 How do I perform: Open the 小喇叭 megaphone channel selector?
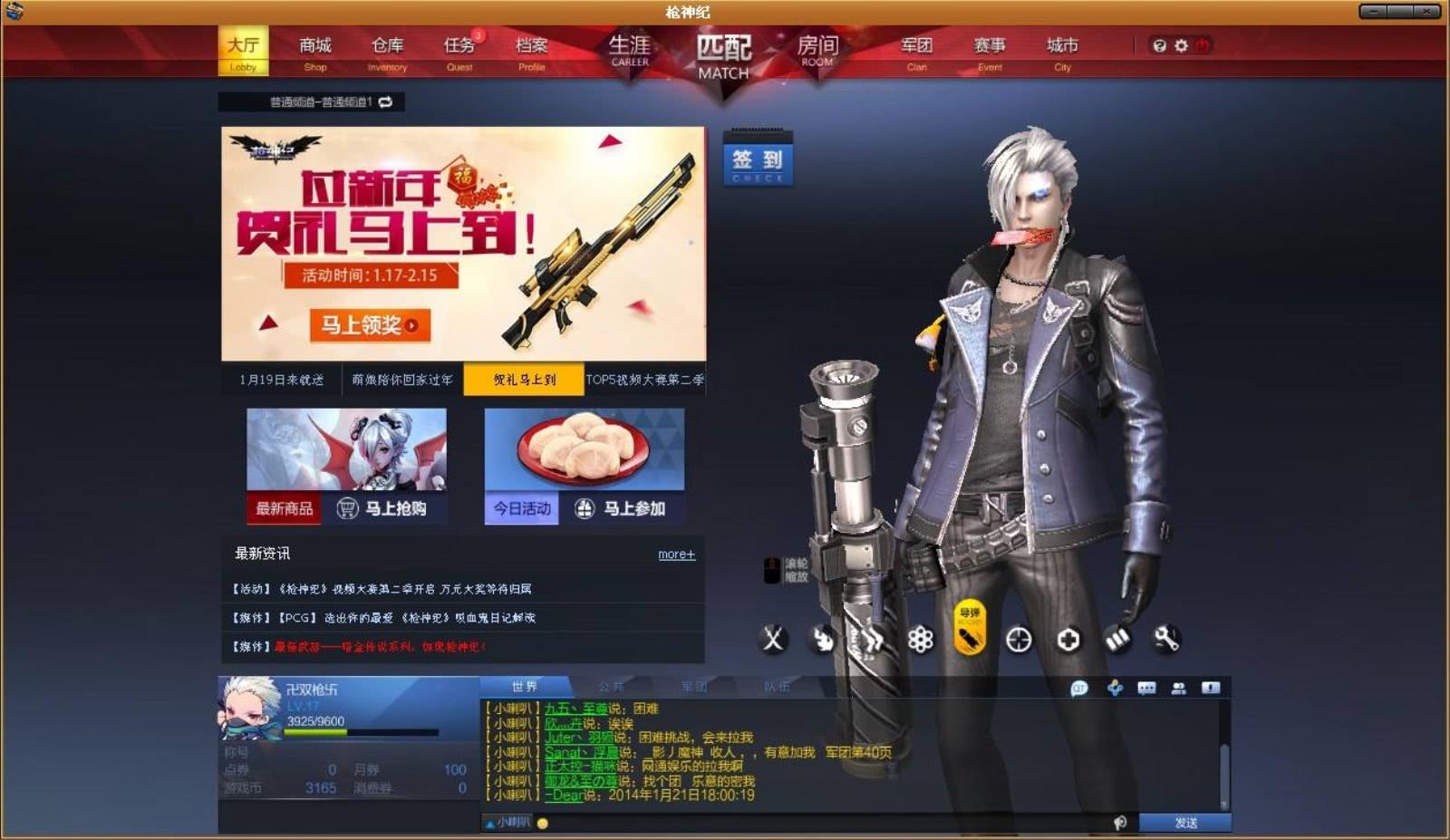coord(507,823)
